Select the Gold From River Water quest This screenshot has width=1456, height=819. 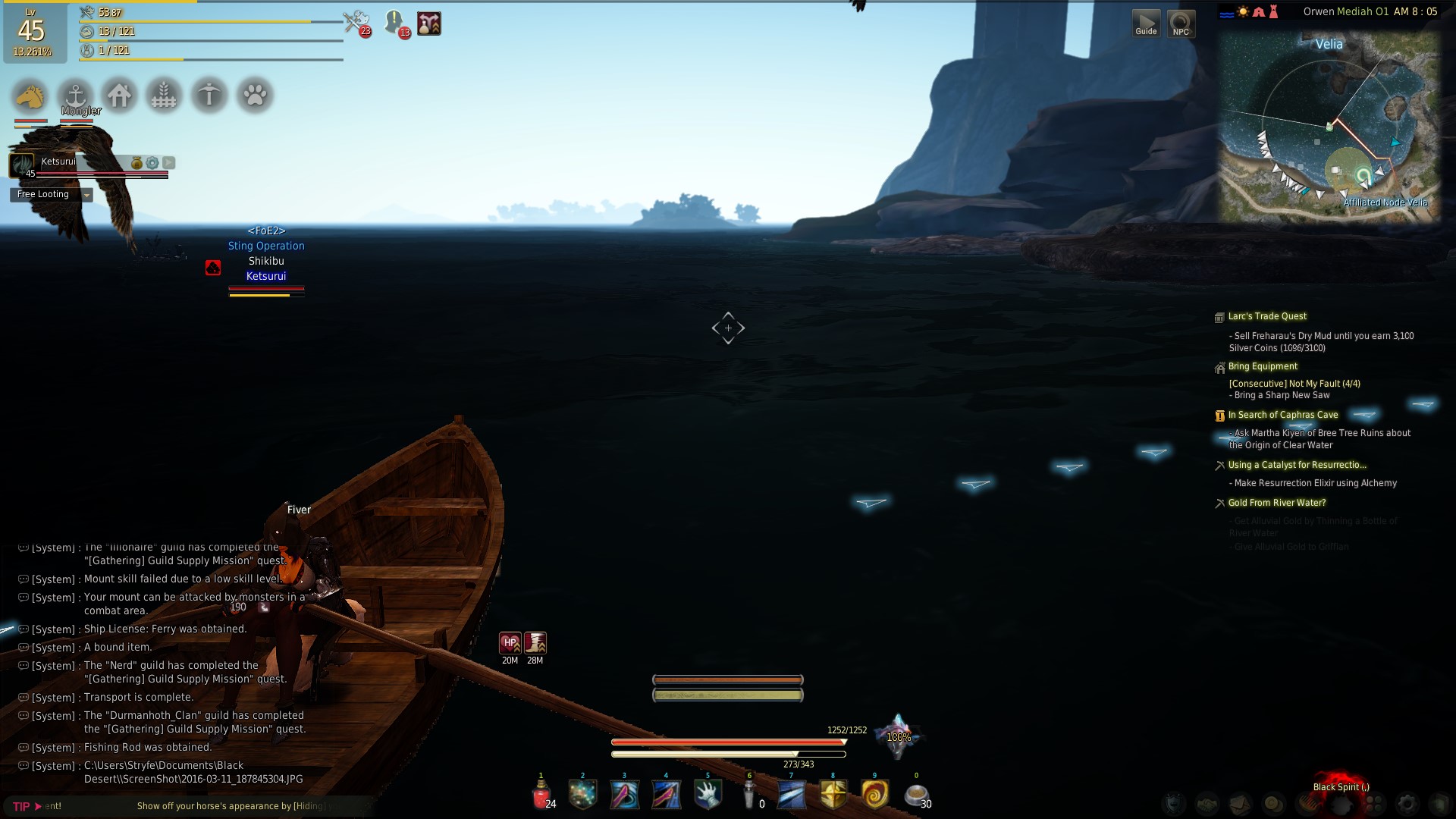(1277, 503)
